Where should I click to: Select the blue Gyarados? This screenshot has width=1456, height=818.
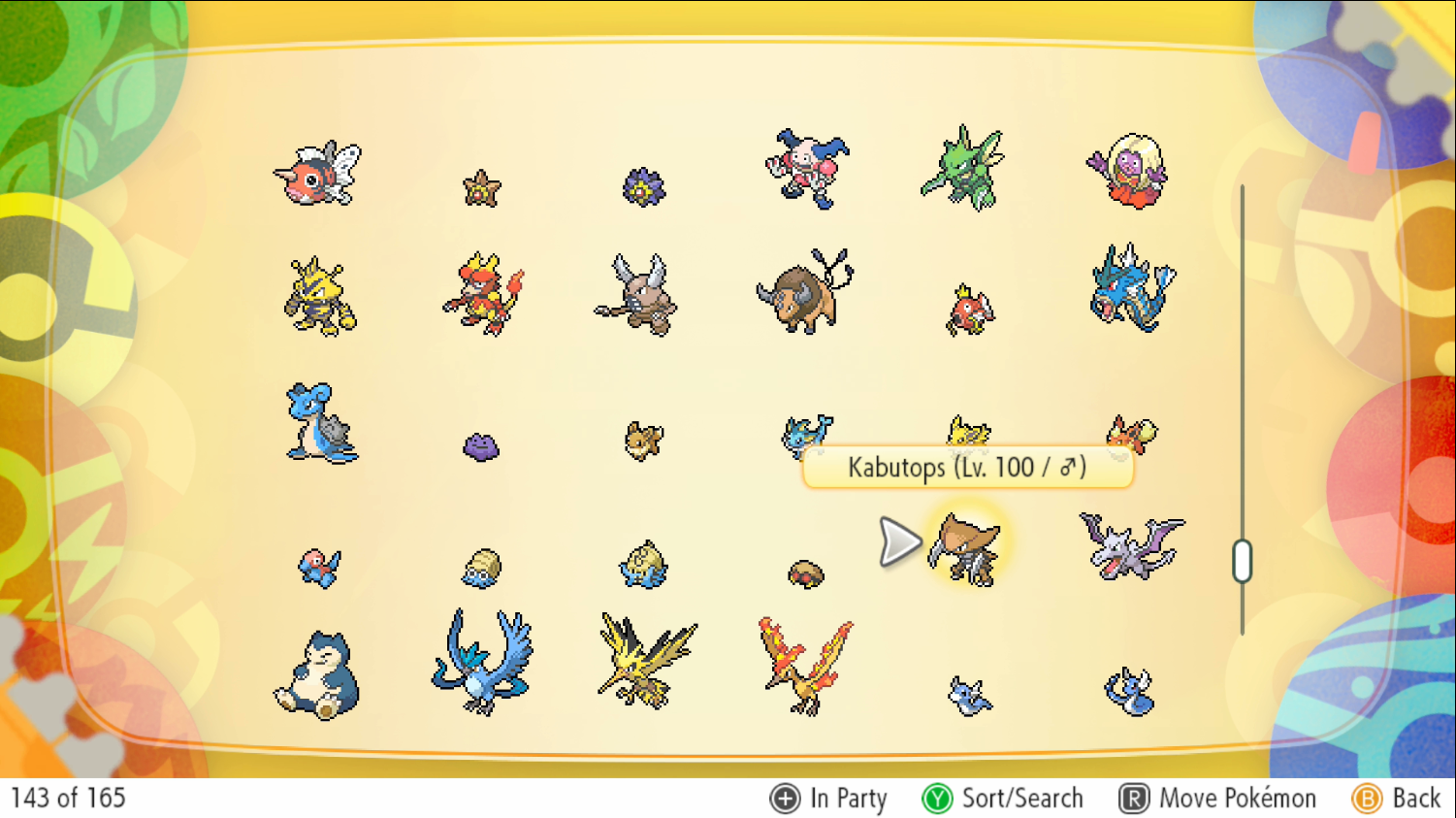1131,287
